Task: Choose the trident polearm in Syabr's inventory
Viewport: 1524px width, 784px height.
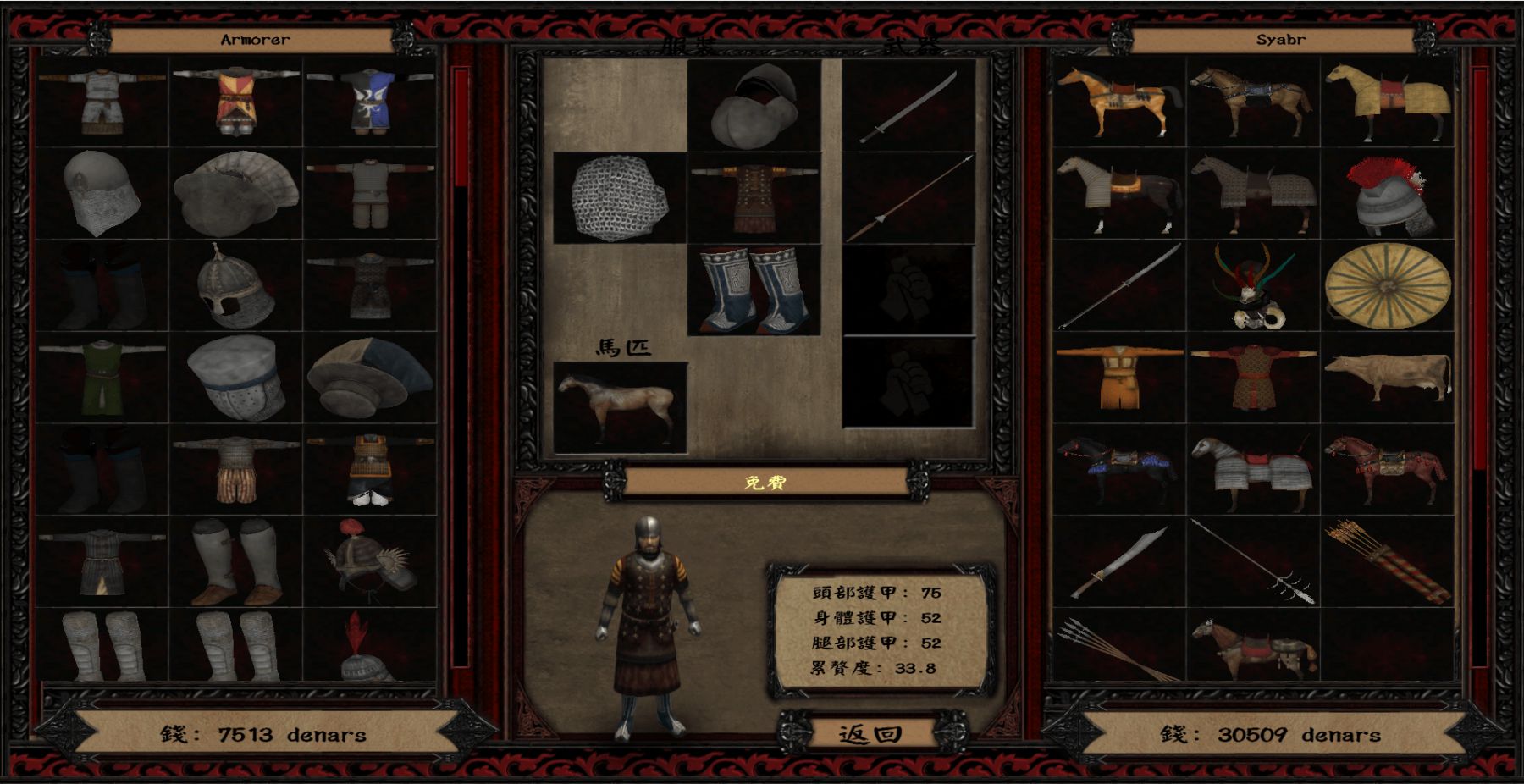Action: coord(1253,560)
